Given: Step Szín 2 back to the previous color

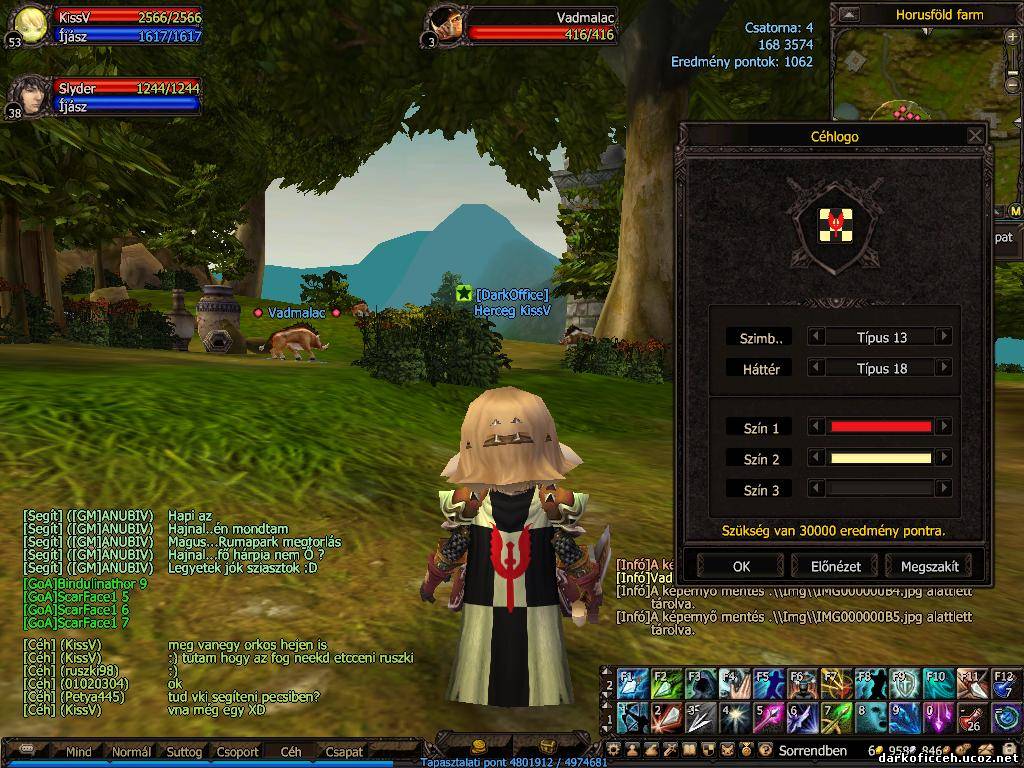Looking at the screenshot, I should 817,459.
